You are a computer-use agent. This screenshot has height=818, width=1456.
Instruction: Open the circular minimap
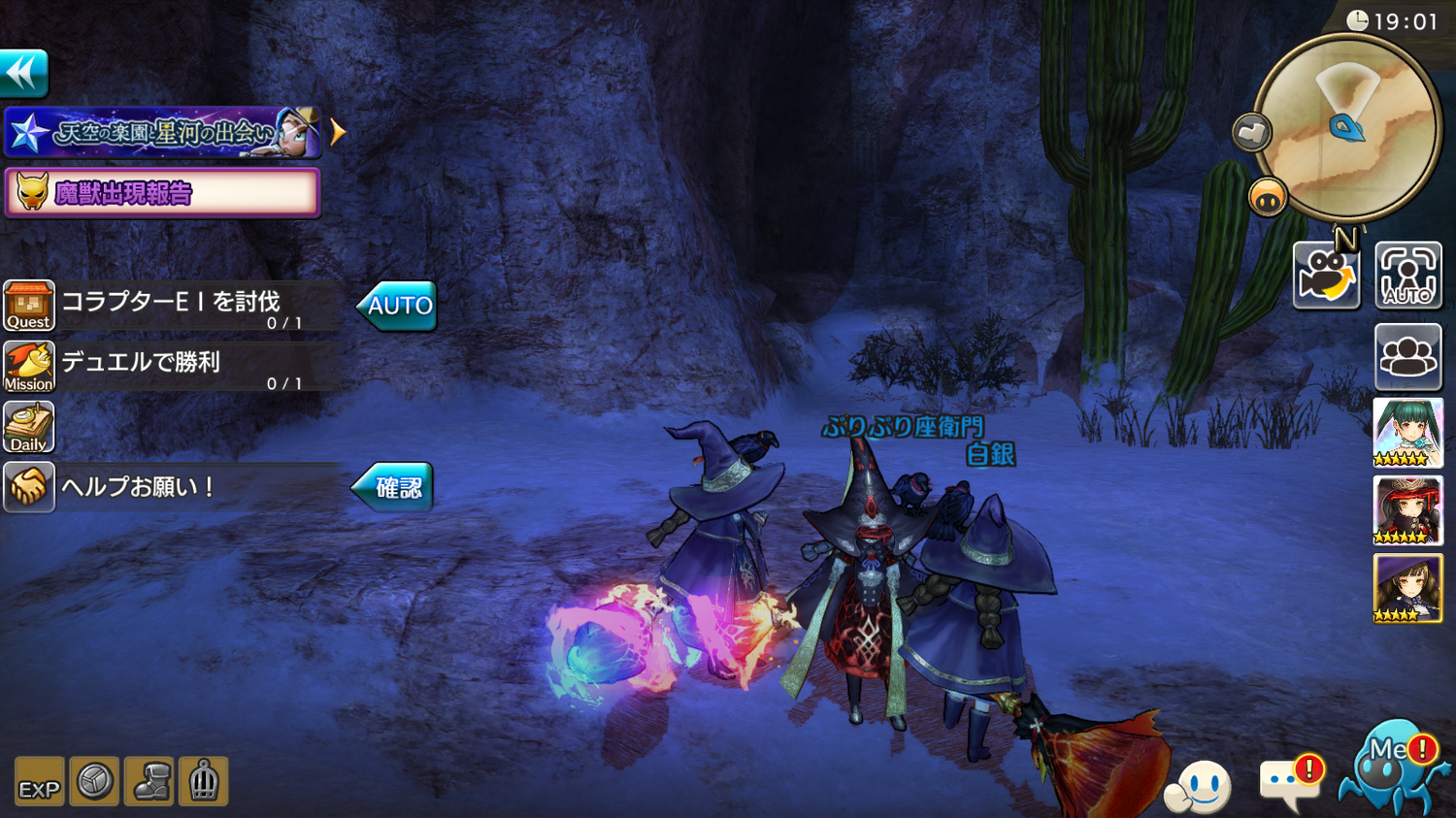(1348, 126)
